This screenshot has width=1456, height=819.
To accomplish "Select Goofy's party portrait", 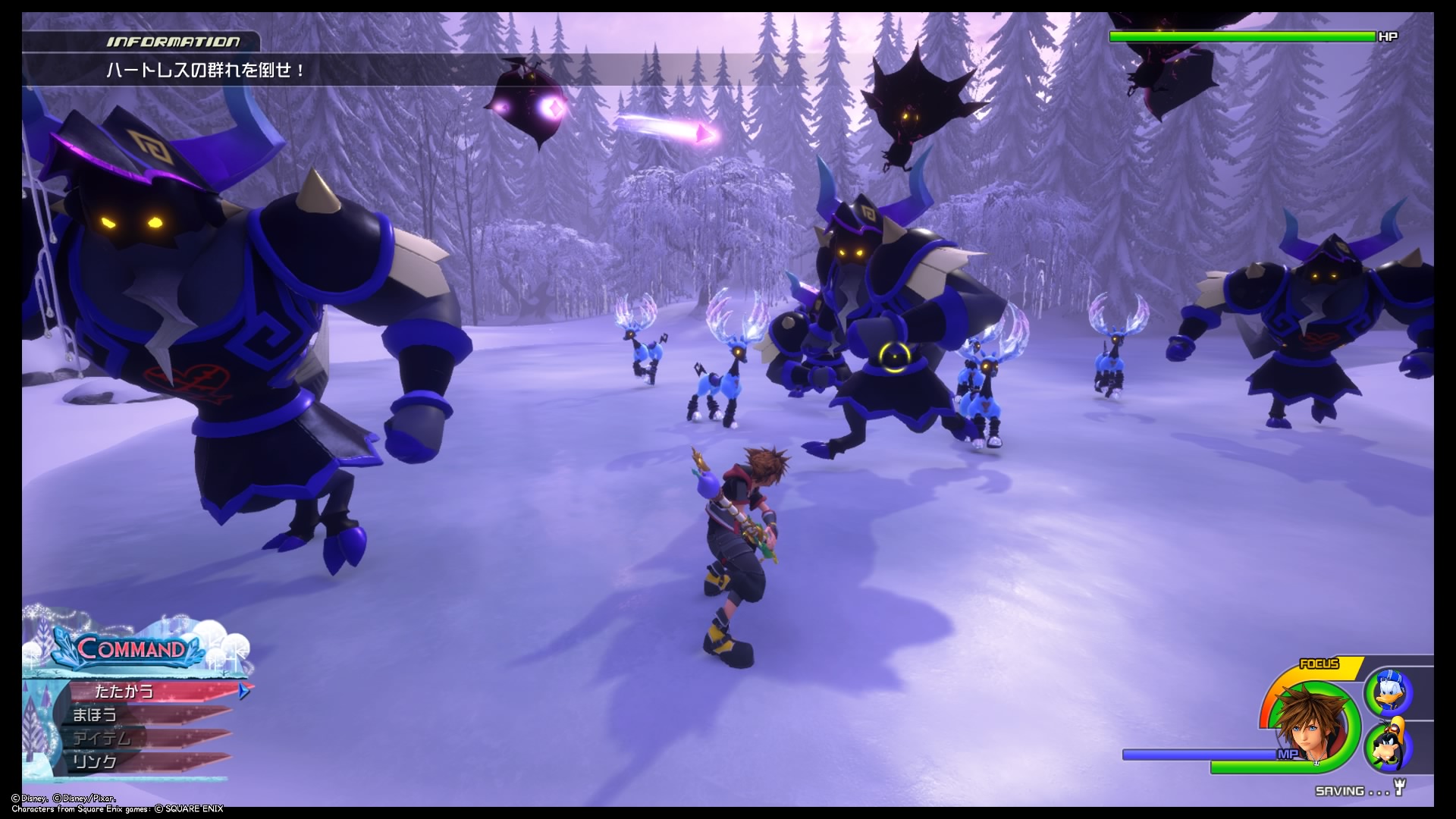I will (x=1388, y=747).
